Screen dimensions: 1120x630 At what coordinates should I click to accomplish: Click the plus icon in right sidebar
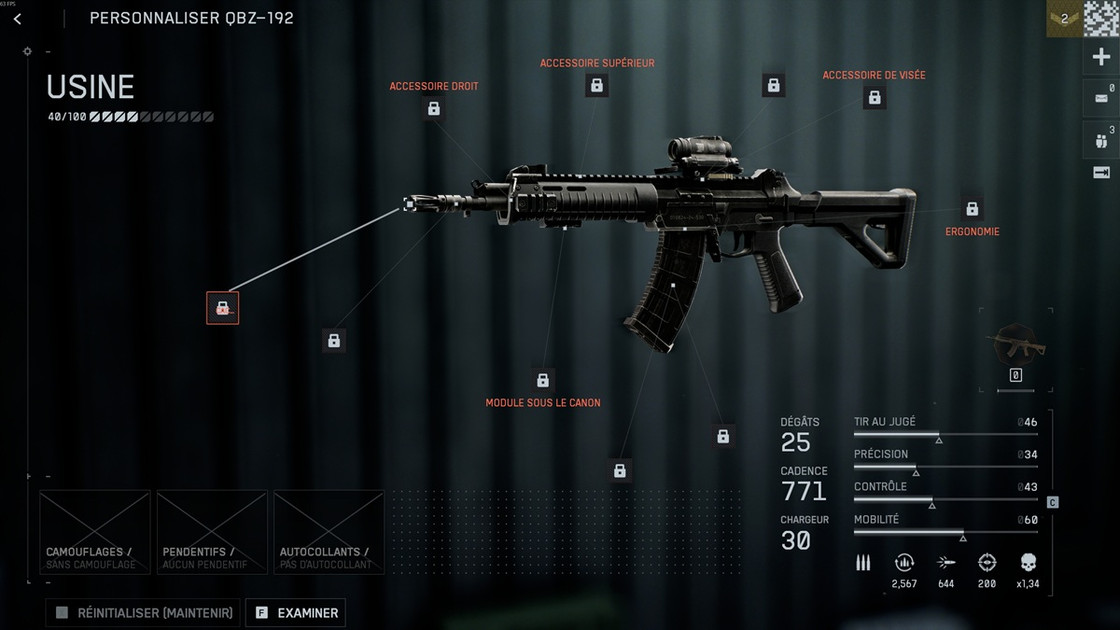tap(1101, 57)
